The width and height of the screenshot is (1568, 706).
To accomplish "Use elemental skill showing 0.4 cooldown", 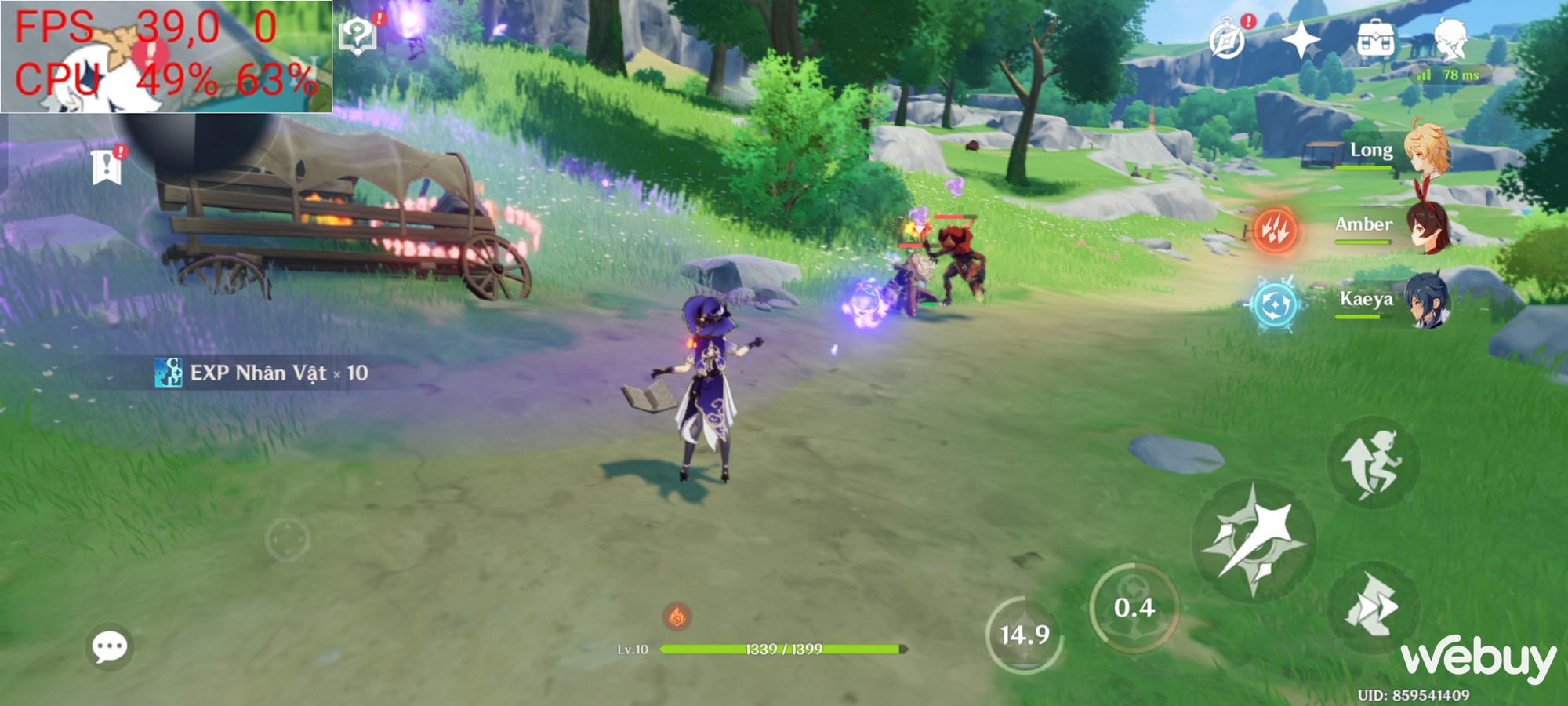I will click(1134, 607).
